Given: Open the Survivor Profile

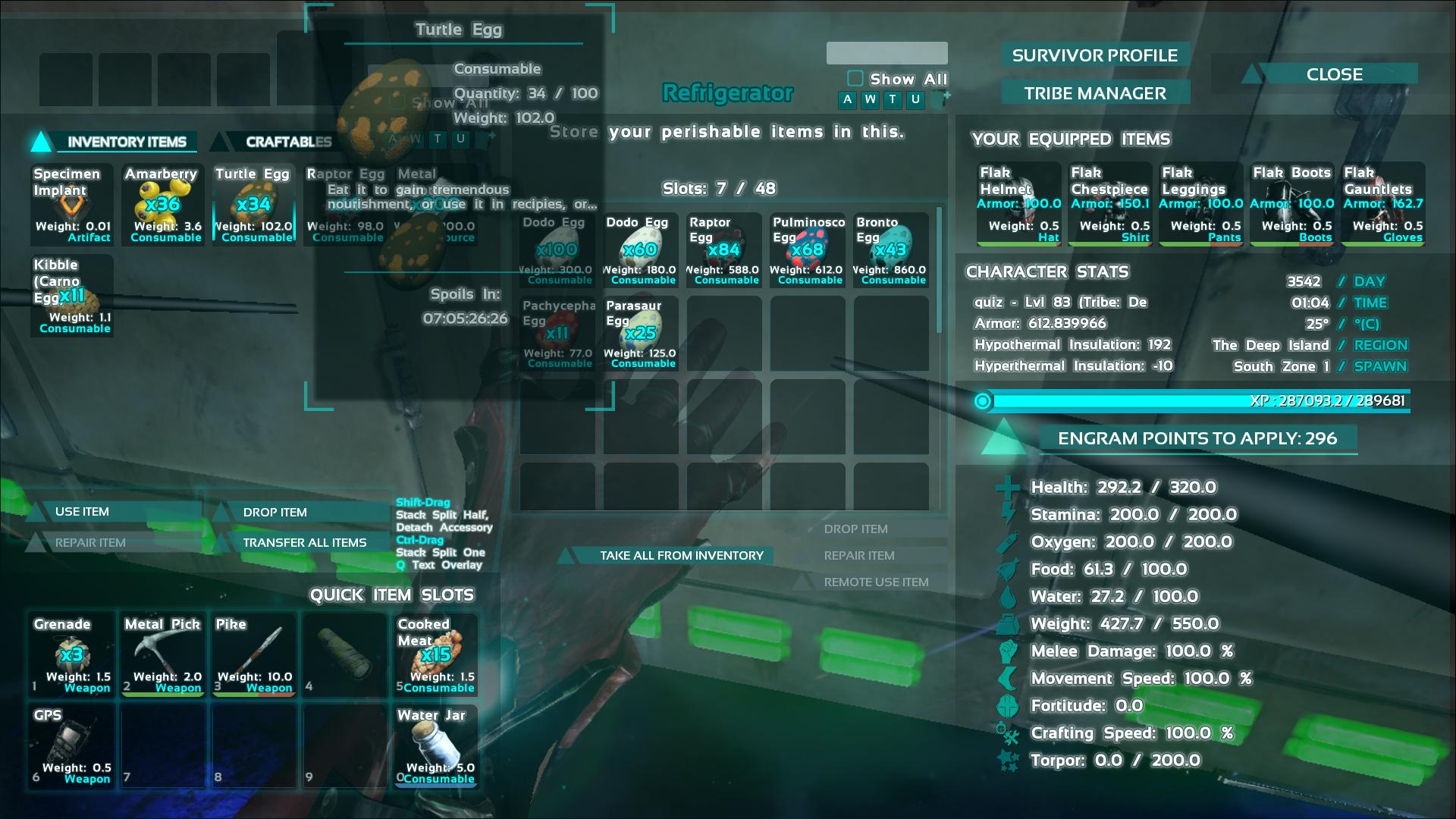Looking at the screenshot, I should [1094, 55].
